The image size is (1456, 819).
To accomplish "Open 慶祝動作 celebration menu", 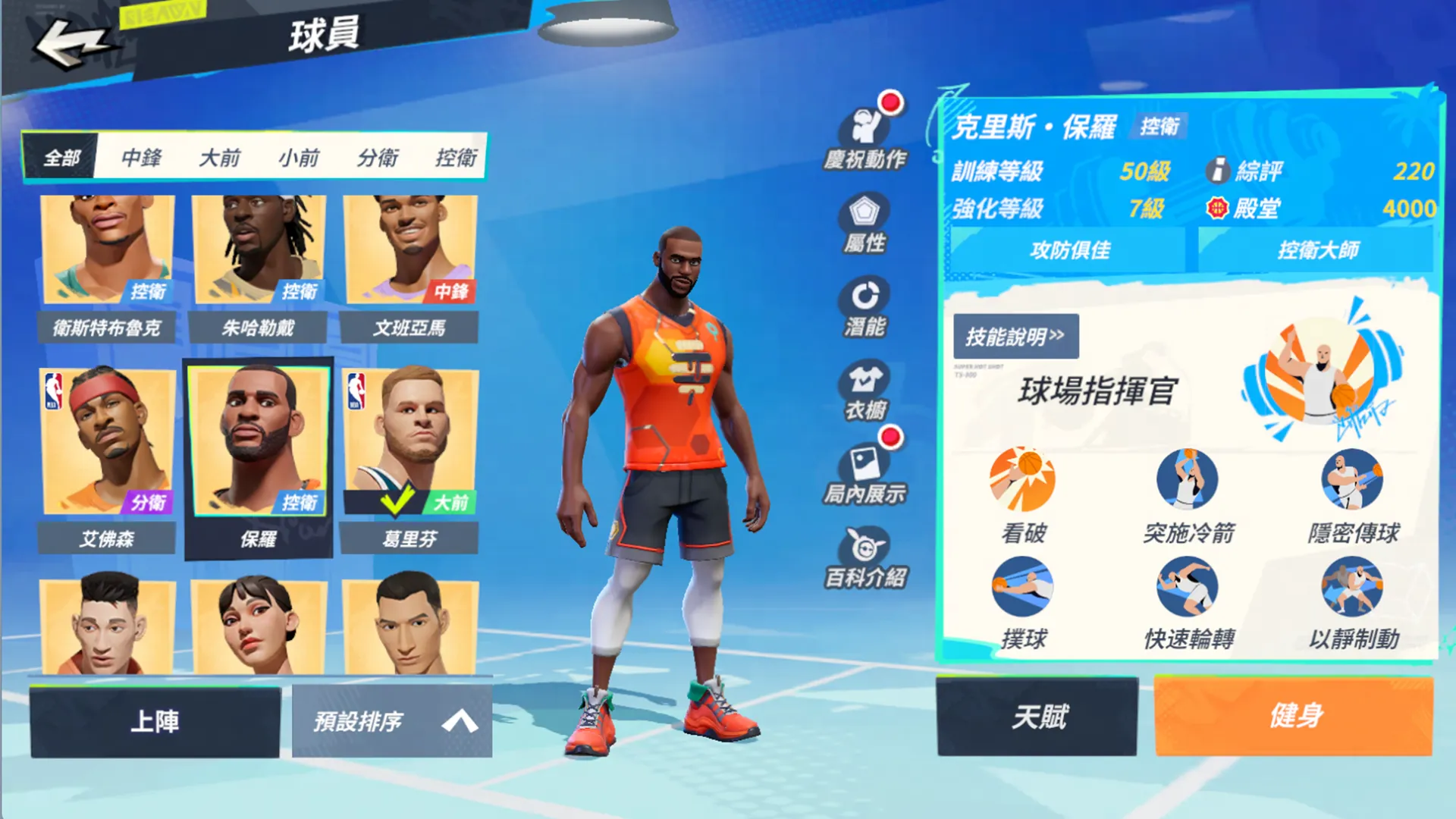I will (x=865, y=136).
